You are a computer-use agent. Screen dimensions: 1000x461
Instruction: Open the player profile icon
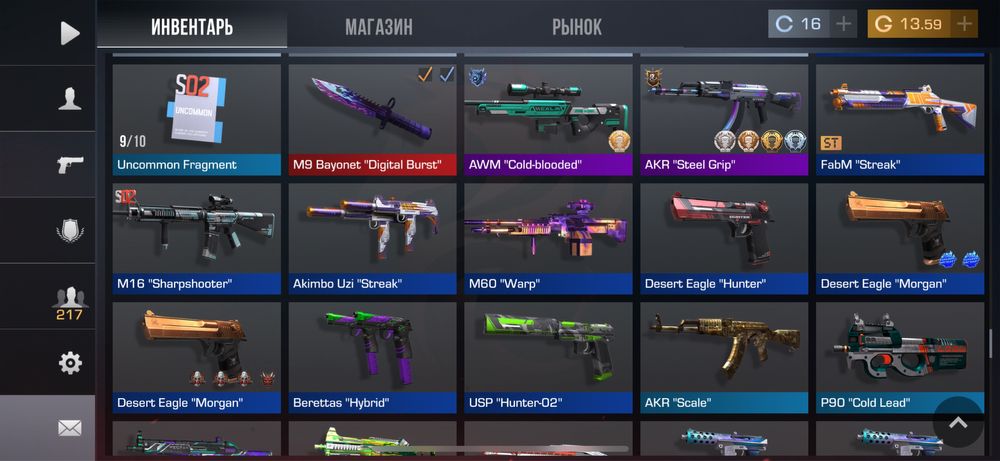click(x=69, y=98)
